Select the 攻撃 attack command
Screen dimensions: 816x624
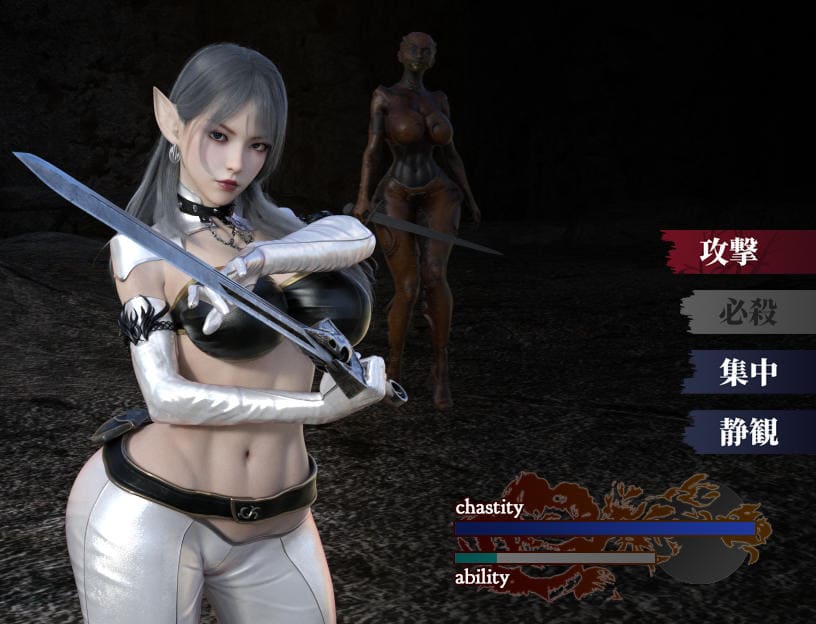pos(742,252)
